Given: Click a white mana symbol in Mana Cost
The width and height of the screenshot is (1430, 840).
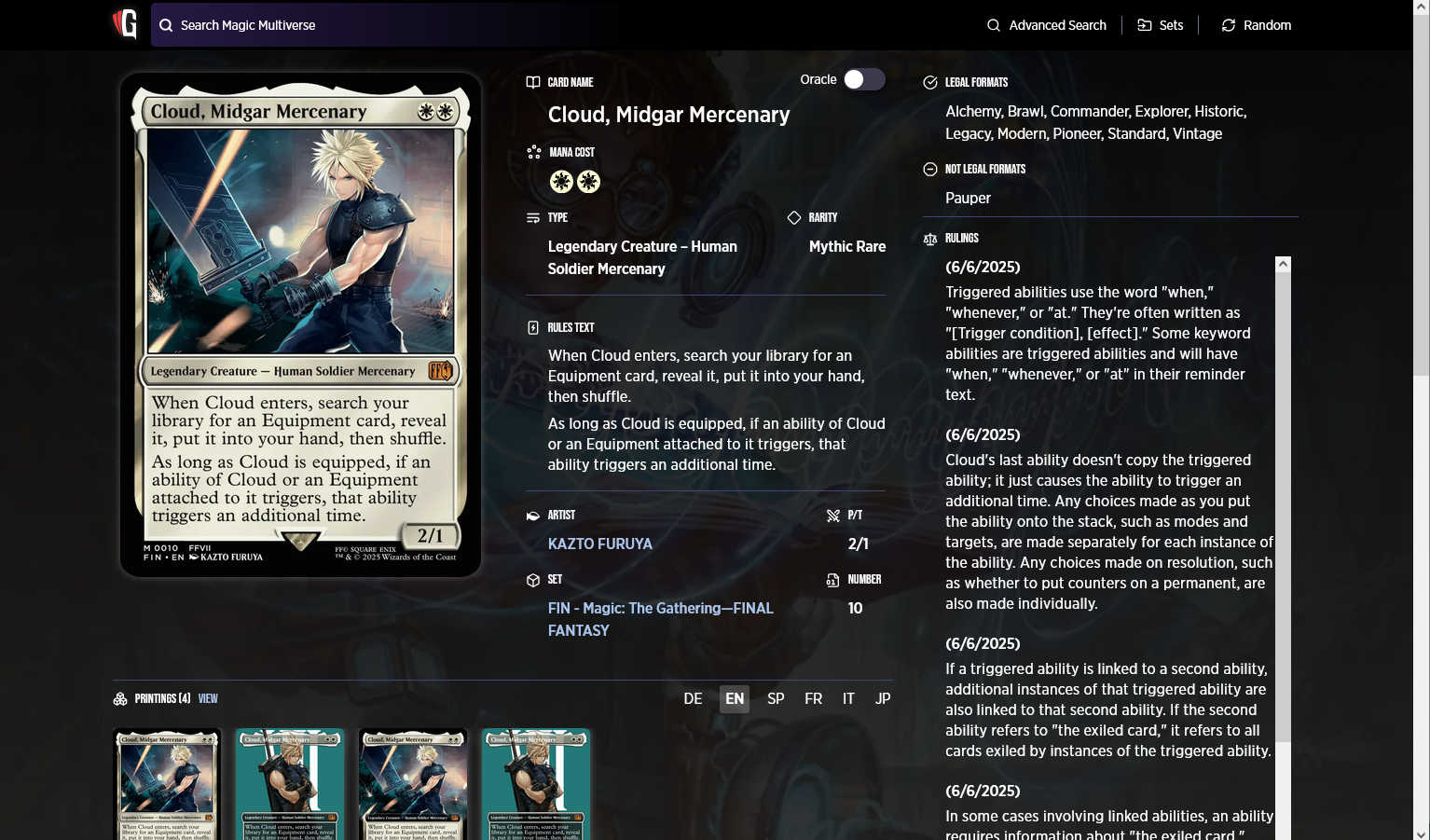Looking at the screenshot, I should 561,181.
